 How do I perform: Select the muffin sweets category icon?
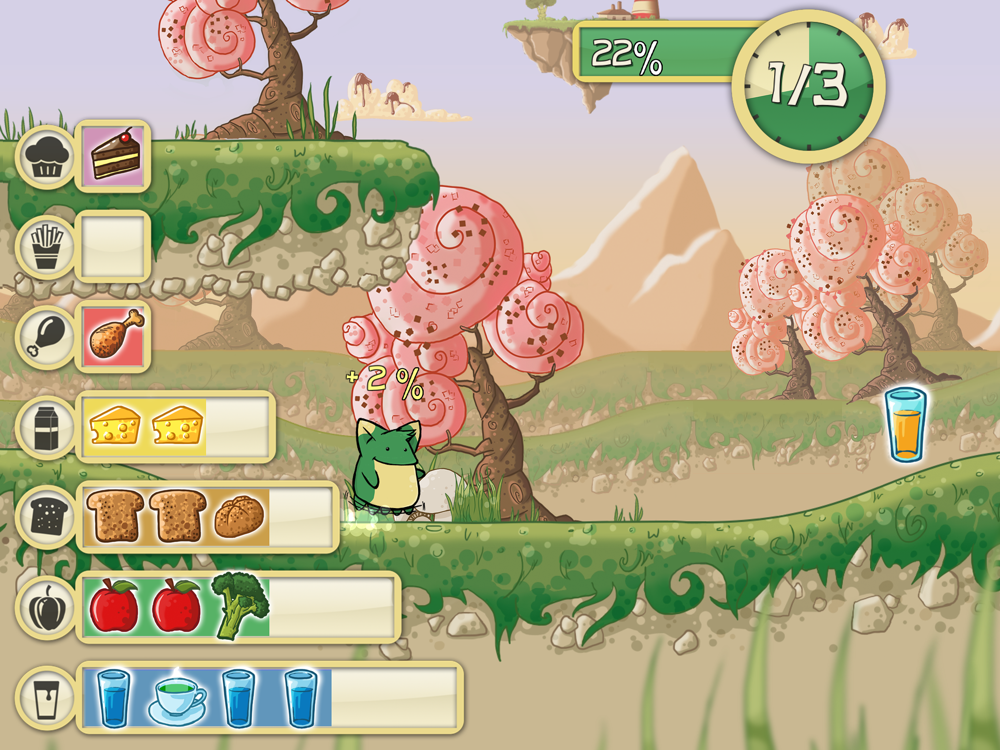pos(46,156)
